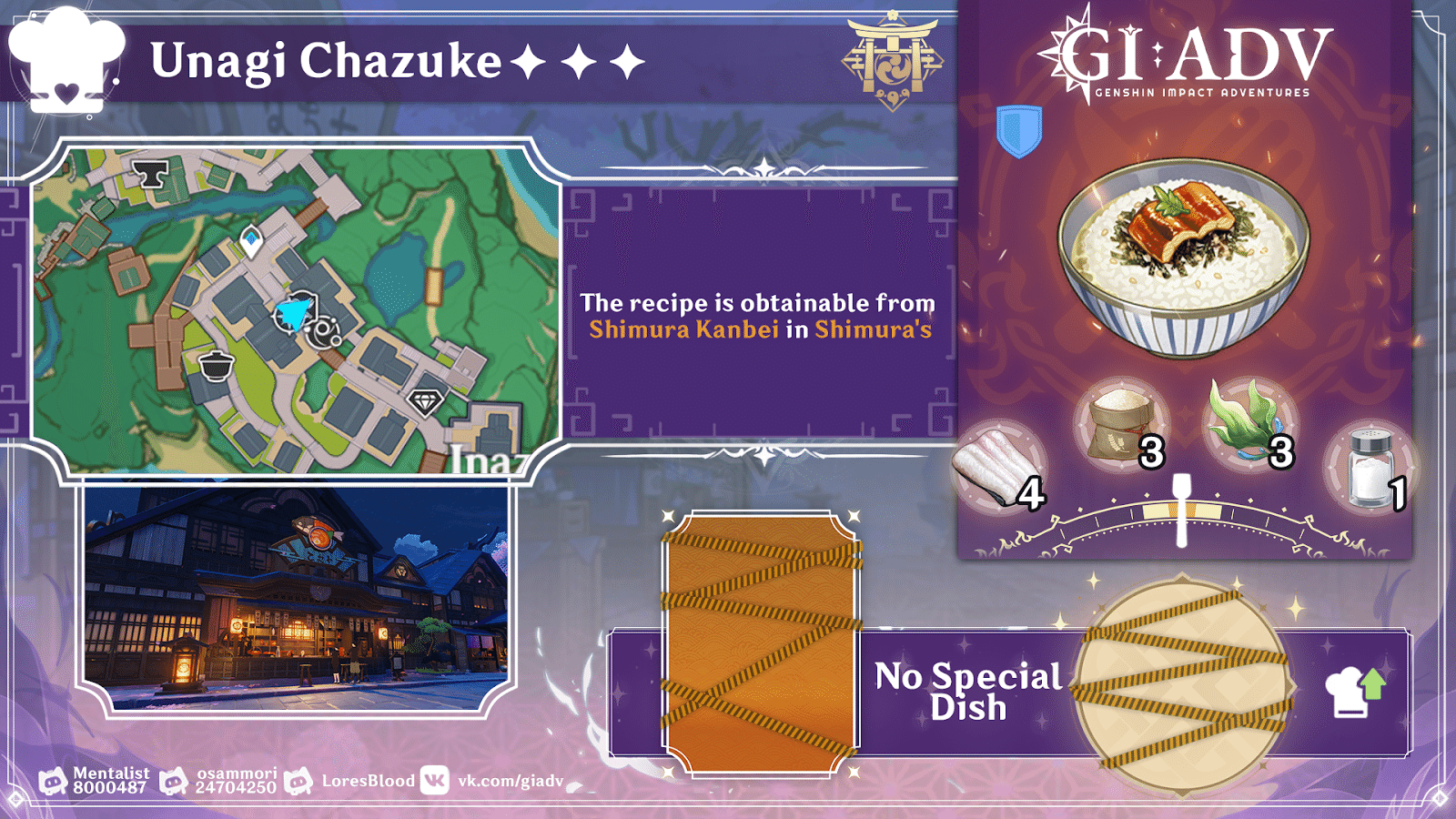Expand the taped orange recipe card
This screenshot has height=819, width=1456.
pos(763,637)
